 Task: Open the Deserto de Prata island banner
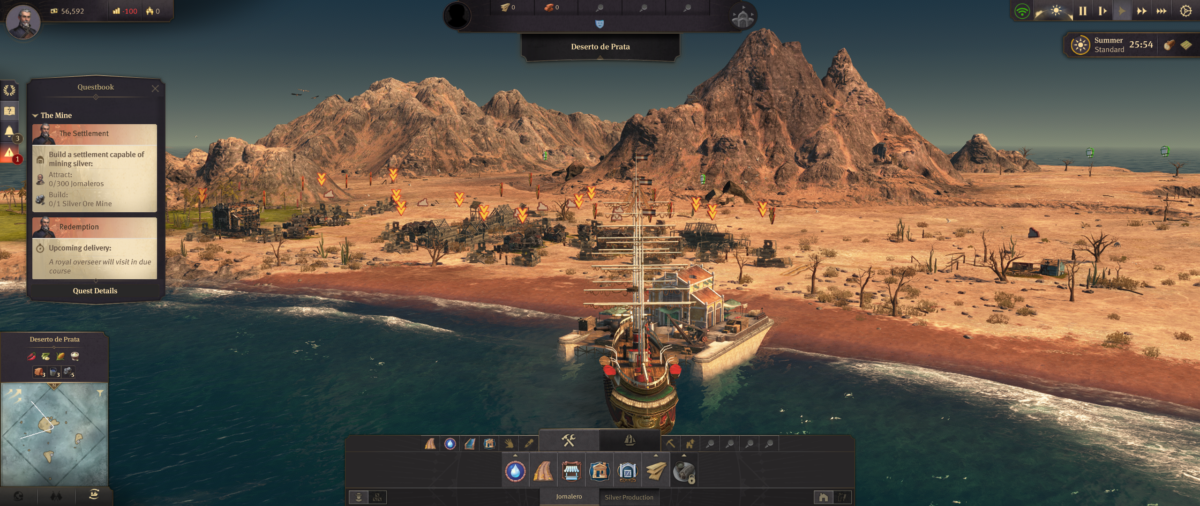point(600,46)
